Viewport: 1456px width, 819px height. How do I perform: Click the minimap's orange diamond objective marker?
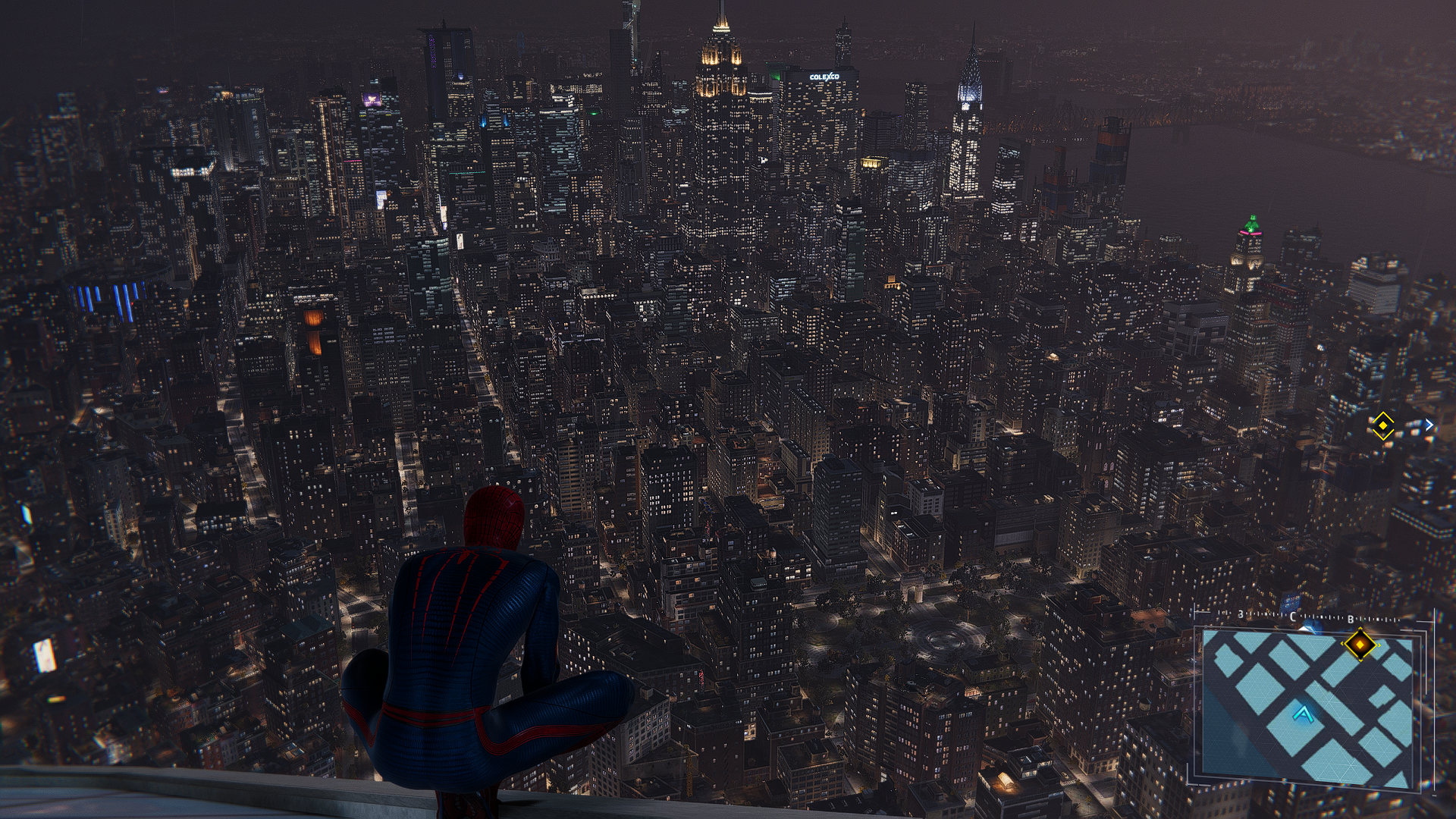tap(1360, 645)
